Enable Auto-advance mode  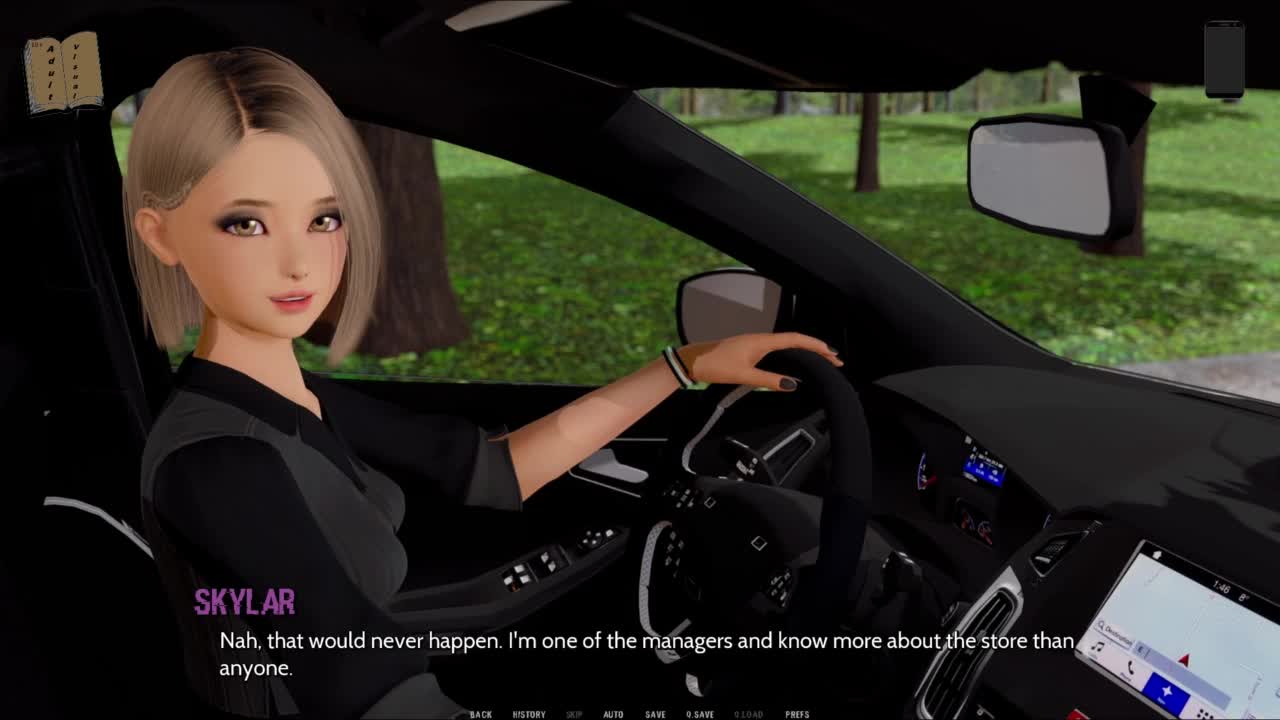[x=613, y=714]
